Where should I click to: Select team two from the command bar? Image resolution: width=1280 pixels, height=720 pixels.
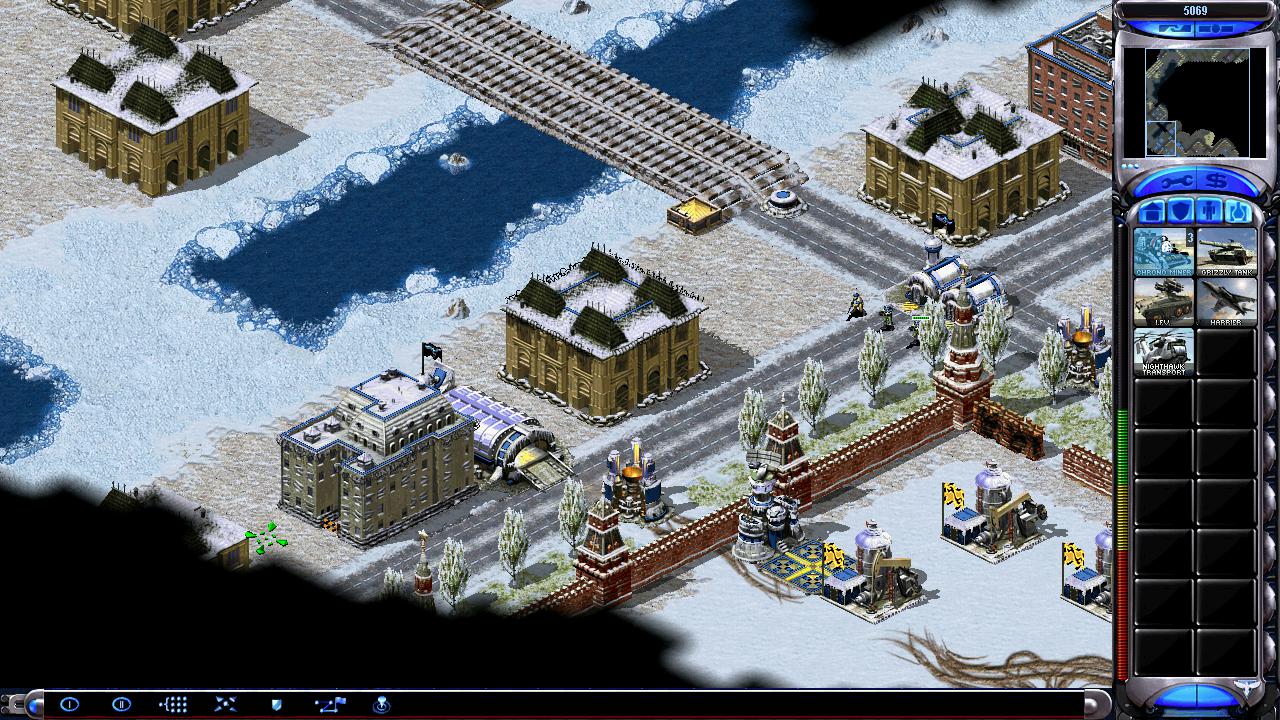[x=121, y=704]
